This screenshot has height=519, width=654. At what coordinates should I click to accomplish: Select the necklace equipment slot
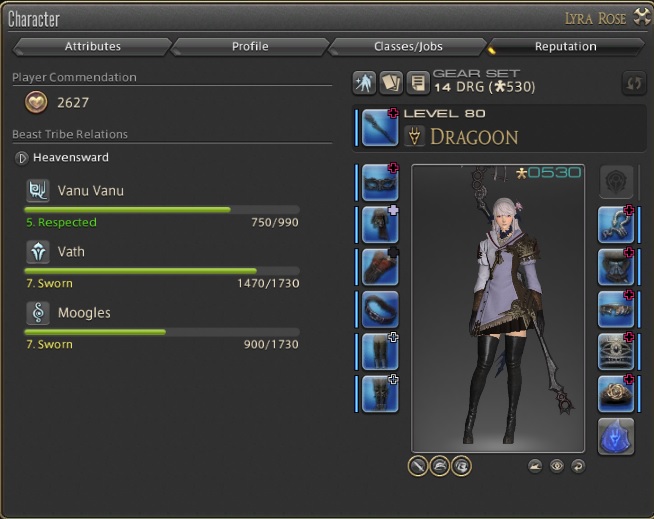point(616,267)
